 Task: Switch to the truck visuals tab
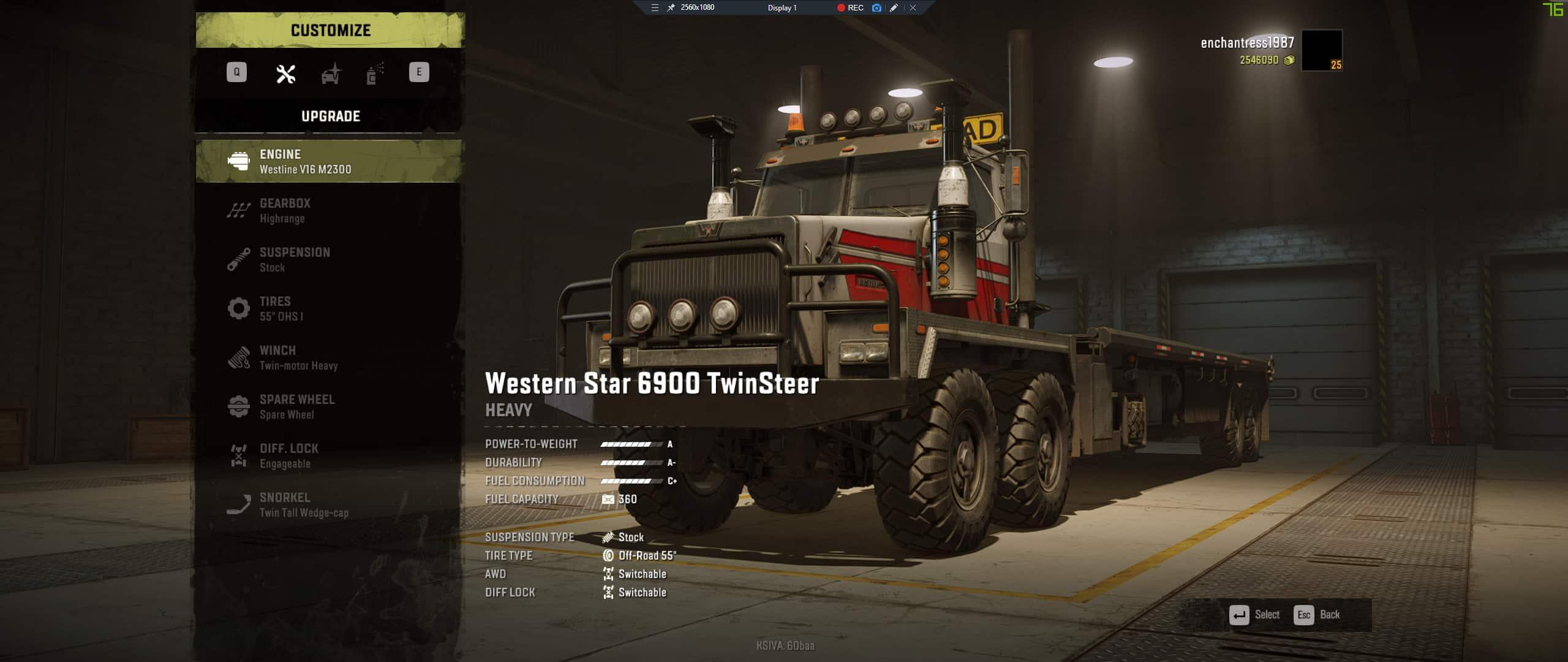click(331, 74)
